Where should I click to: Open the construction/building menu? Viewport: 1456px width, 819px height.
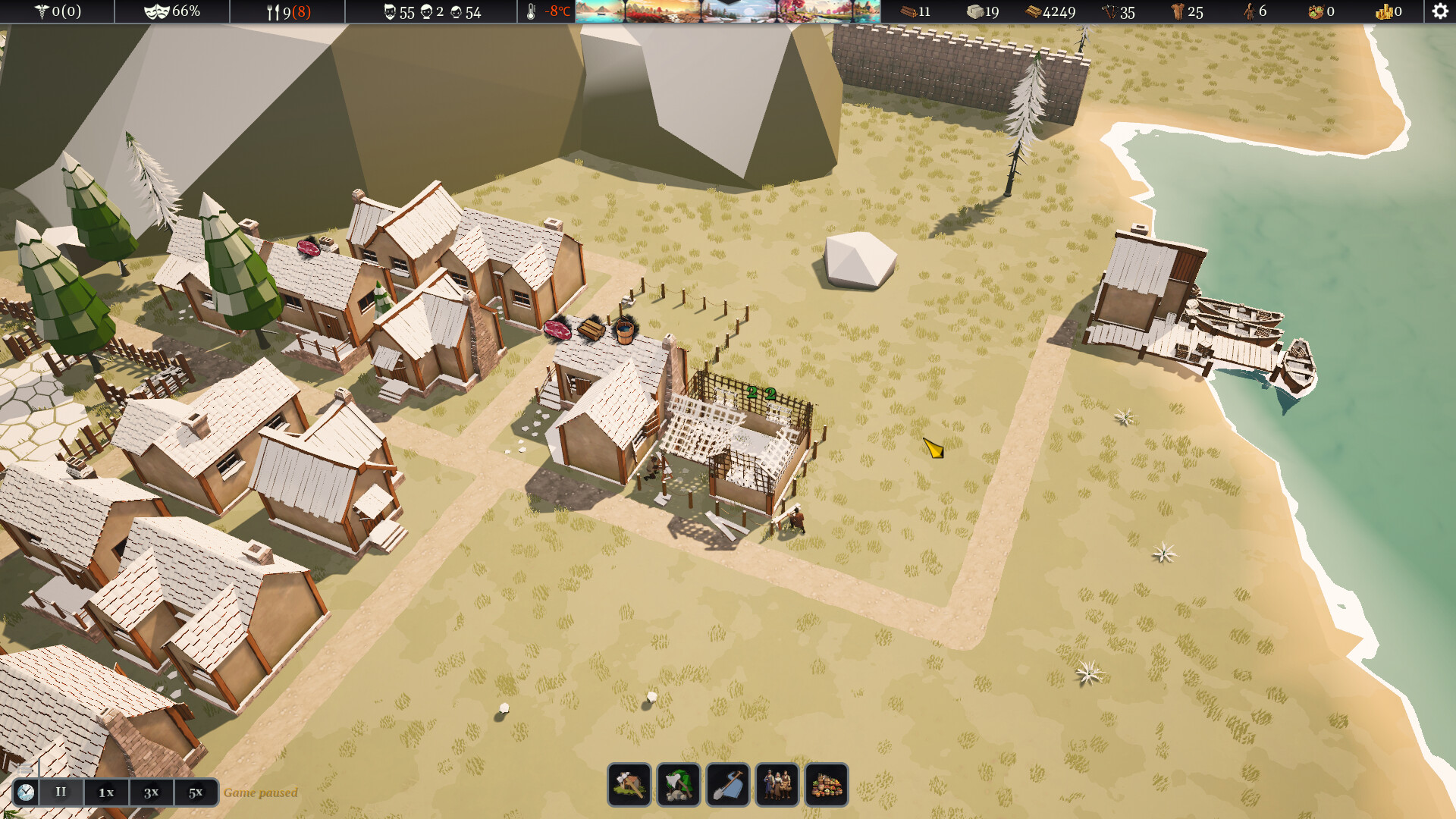point(628,785)
